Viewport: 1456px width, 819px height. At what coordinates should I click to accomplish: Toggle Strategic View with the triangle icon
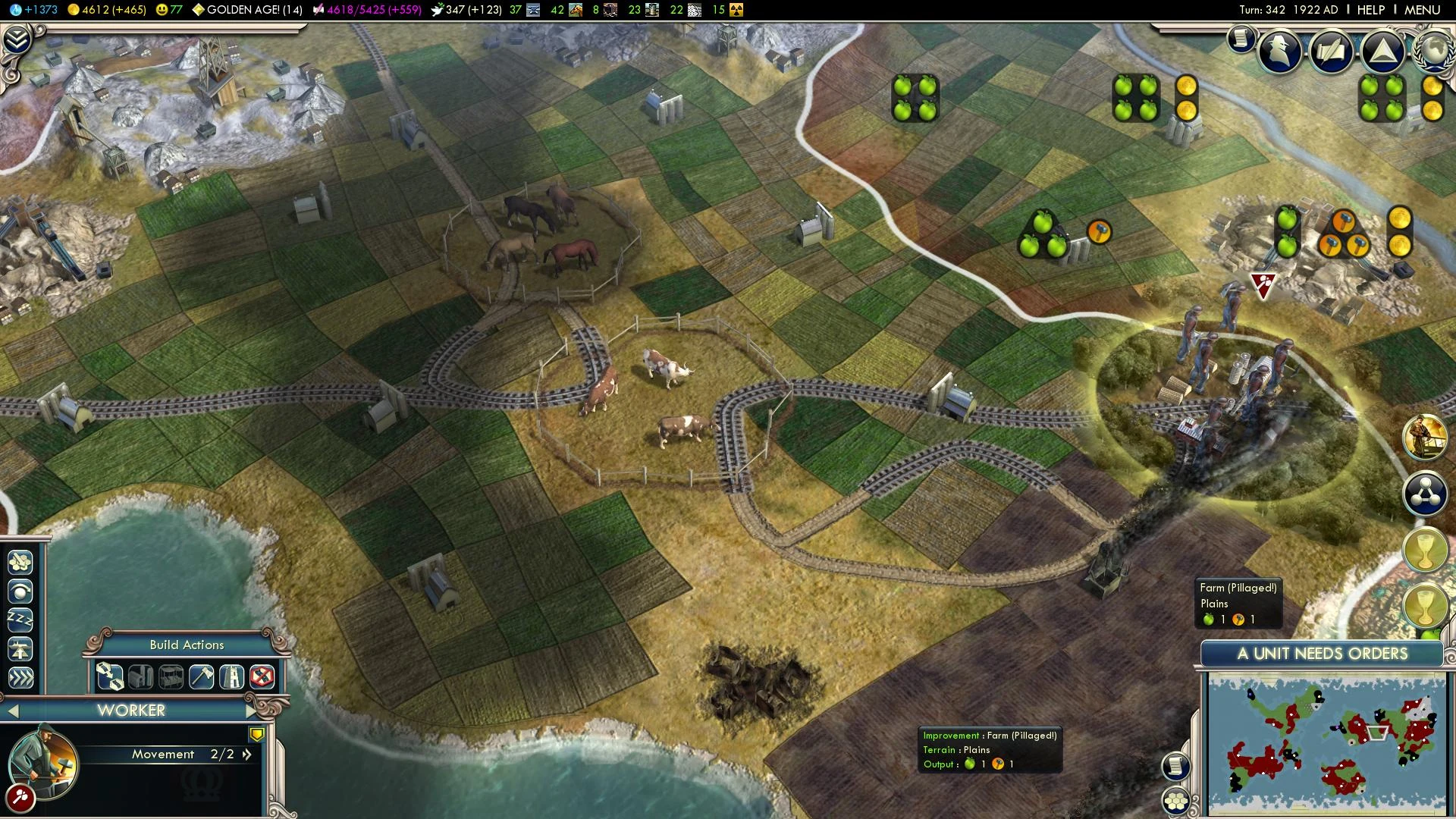click(x=1384, y=50)
